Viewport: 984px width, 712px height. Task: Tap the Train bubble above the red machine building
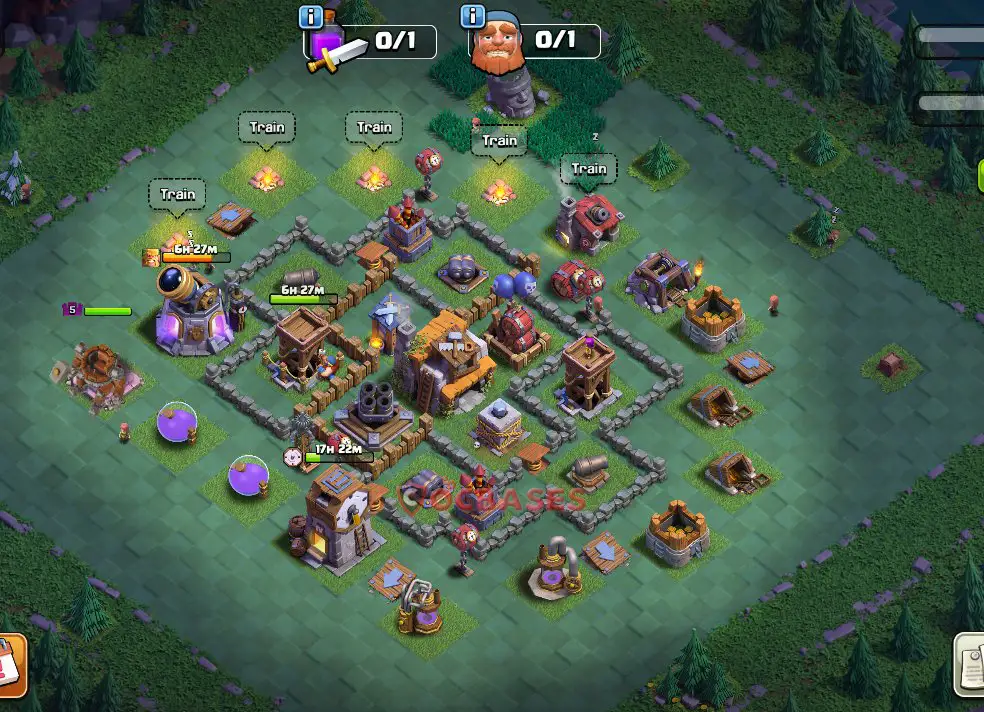point(588,169)
